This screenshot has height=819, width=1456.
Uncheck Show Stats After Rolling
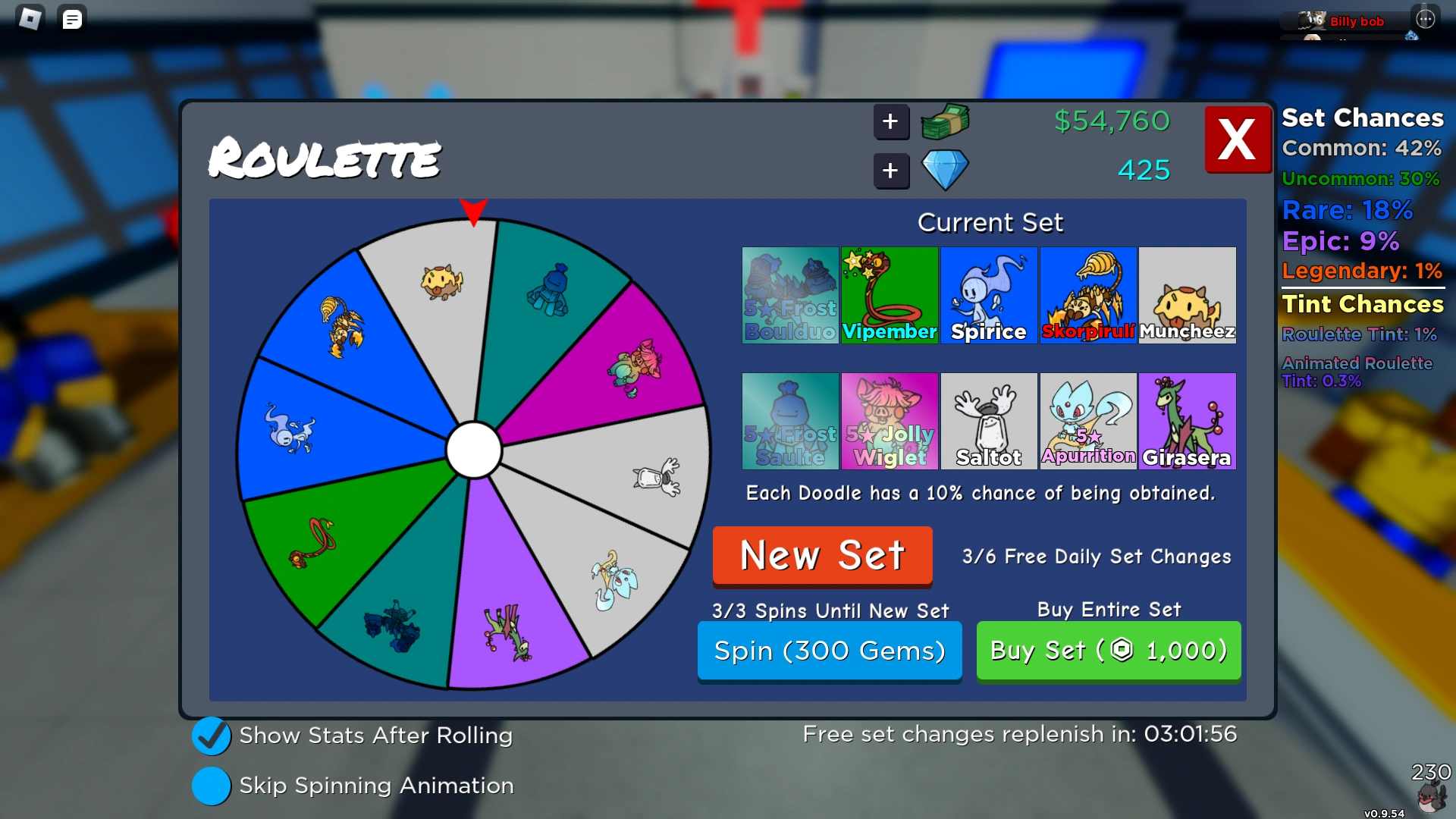click(212, 736)
